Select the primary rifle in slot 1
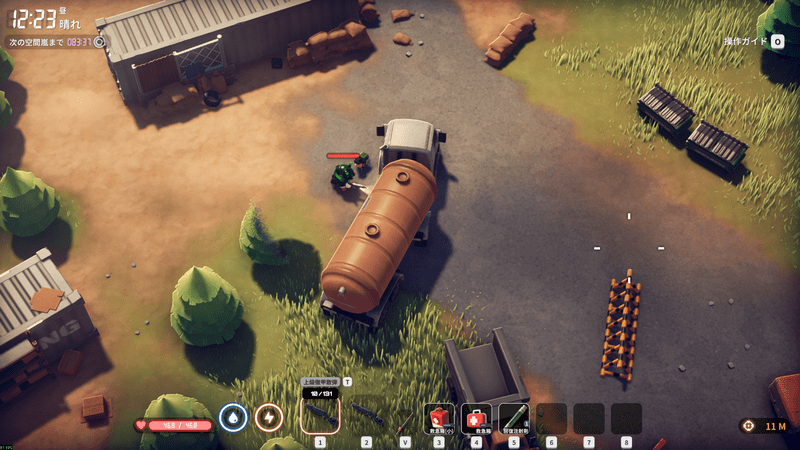This screenshot has width=800, height=450. pos(320,415)
